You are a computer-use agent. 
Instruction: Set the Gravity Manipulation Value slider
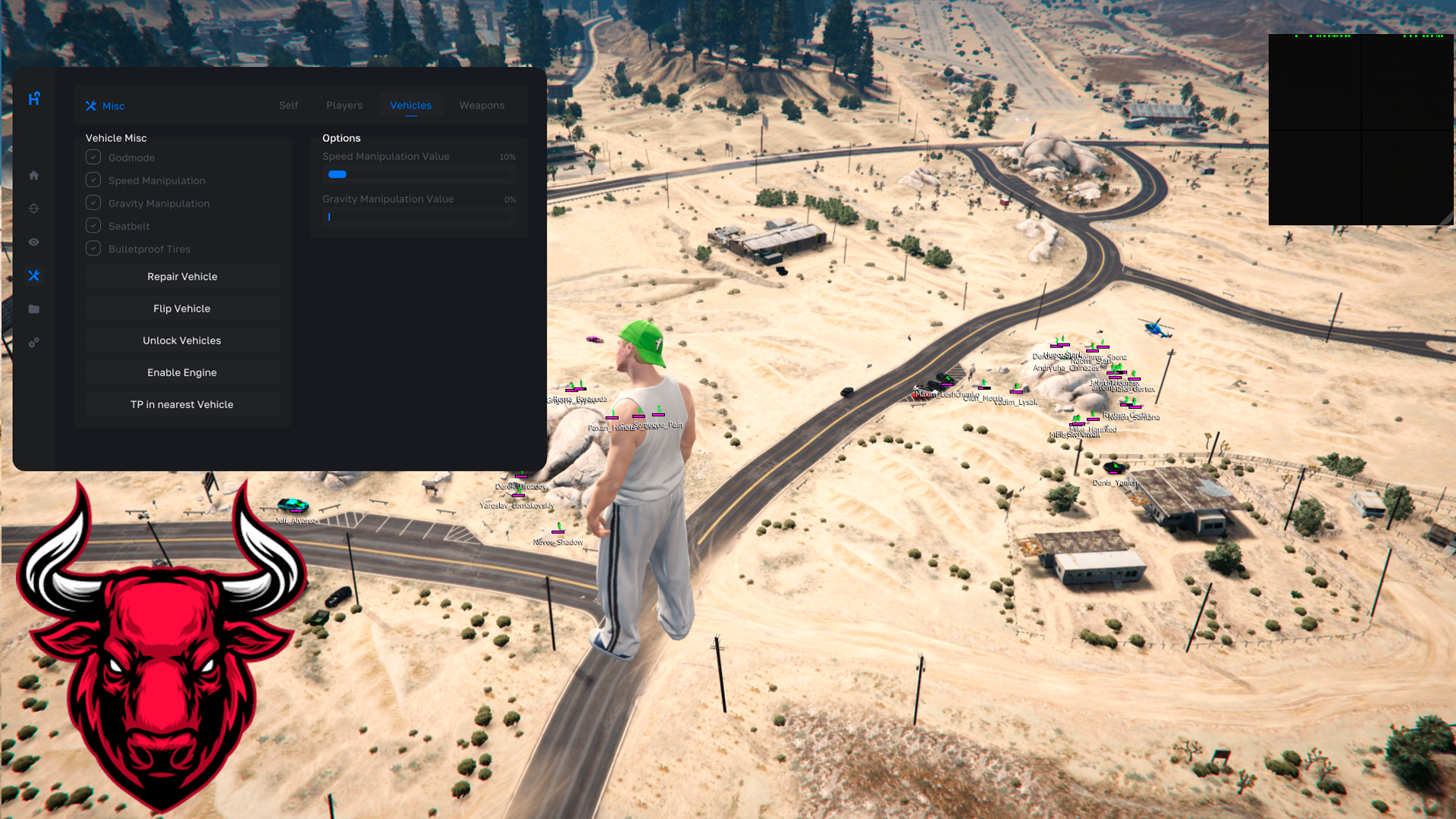click(x=419, y=217)
